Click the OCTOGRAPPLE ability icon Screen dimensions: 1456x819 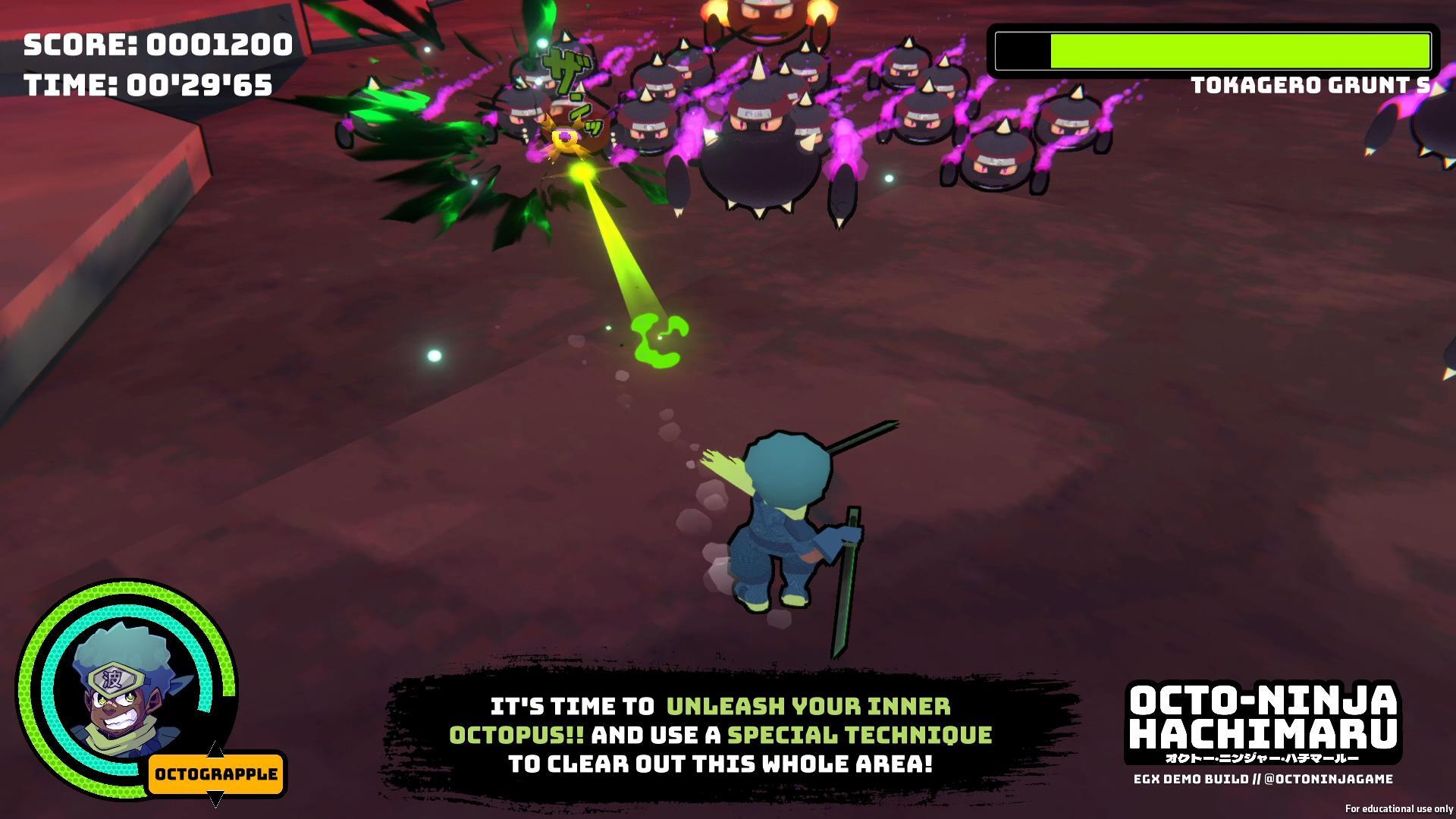tap(215, 775)
